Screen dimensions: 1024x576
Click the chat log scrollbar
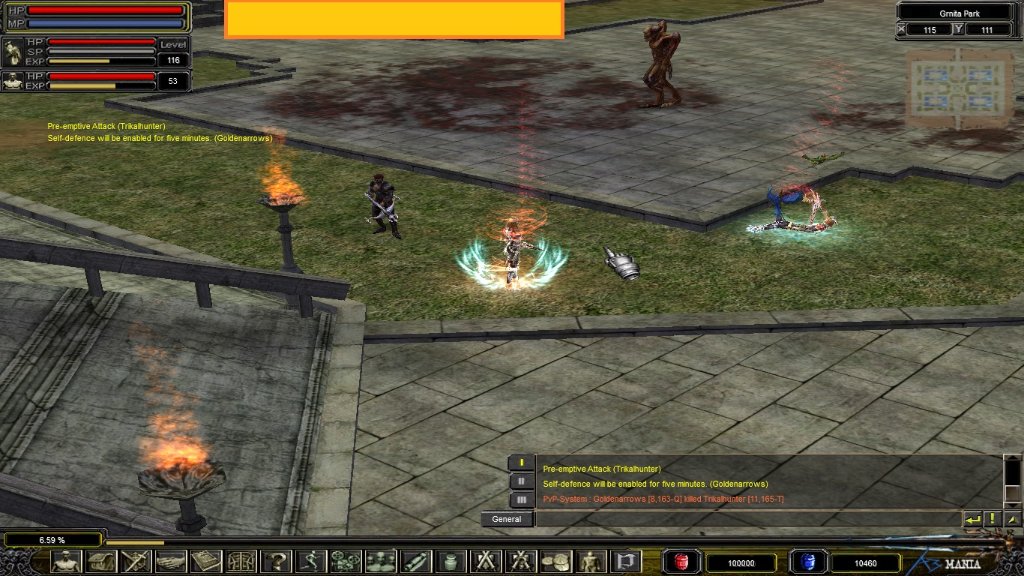(1012, 482)
